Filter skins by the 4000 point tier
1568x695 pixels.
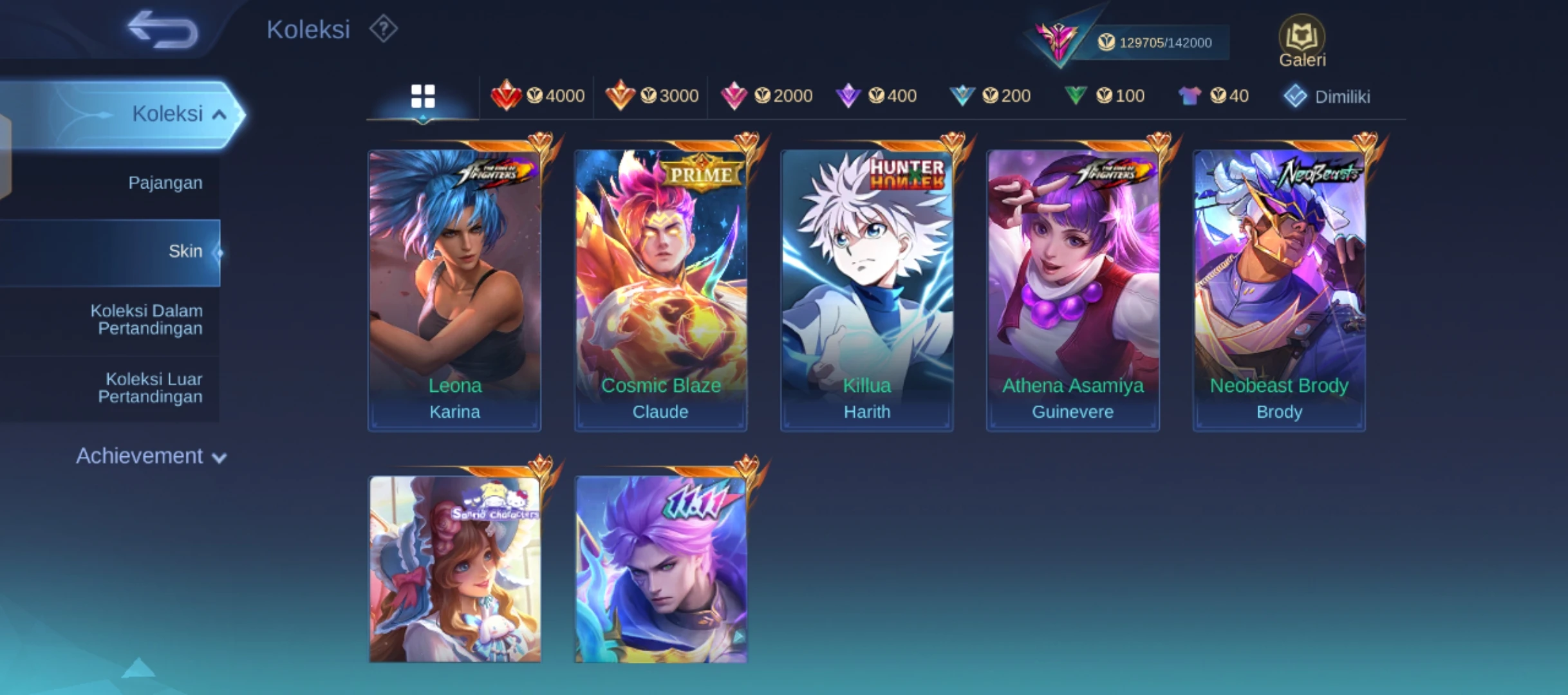click(x=537, y=97)
